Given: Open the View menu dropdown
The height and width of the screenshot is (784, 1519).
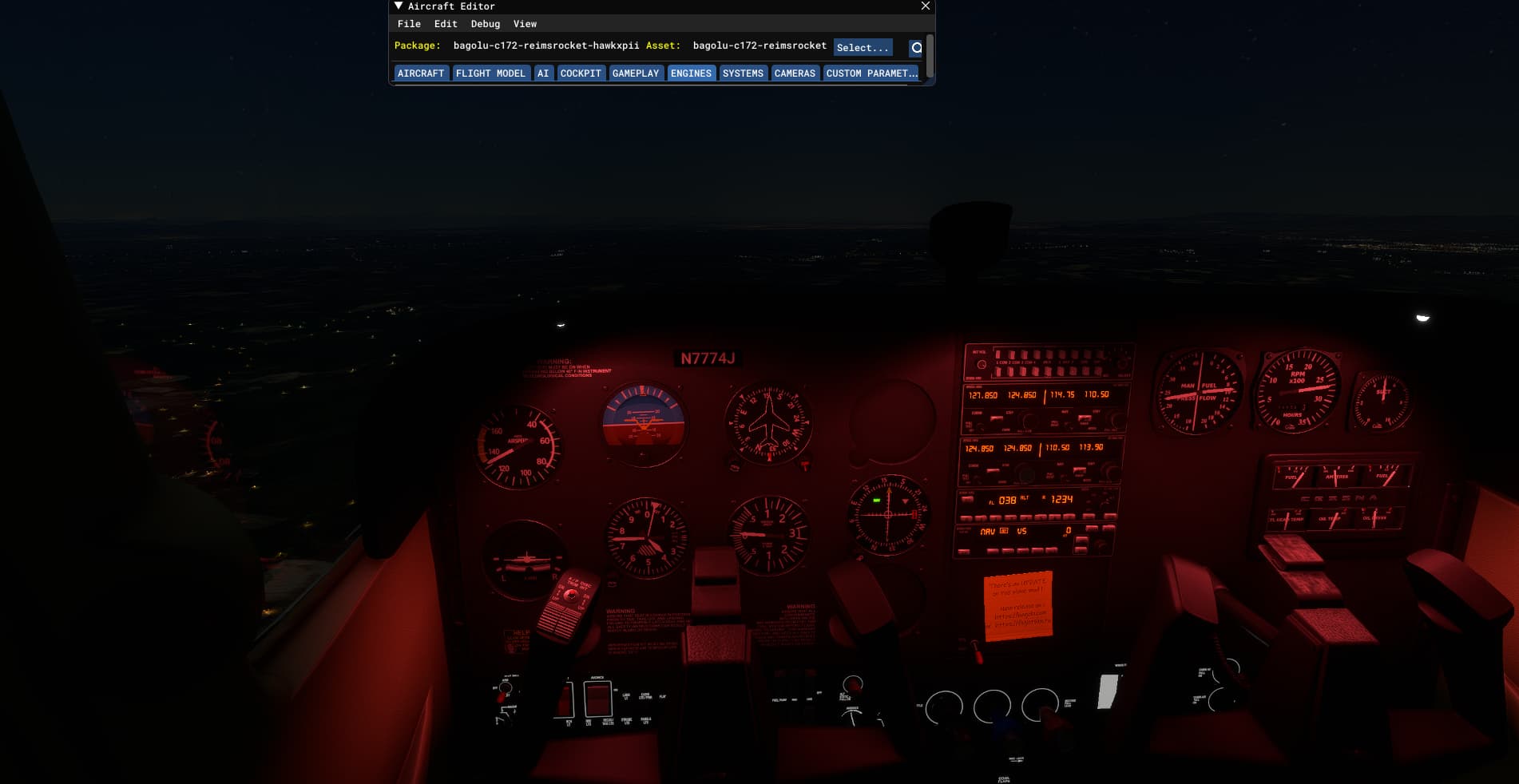Looking at the screenshot, I should click(524, 24).
